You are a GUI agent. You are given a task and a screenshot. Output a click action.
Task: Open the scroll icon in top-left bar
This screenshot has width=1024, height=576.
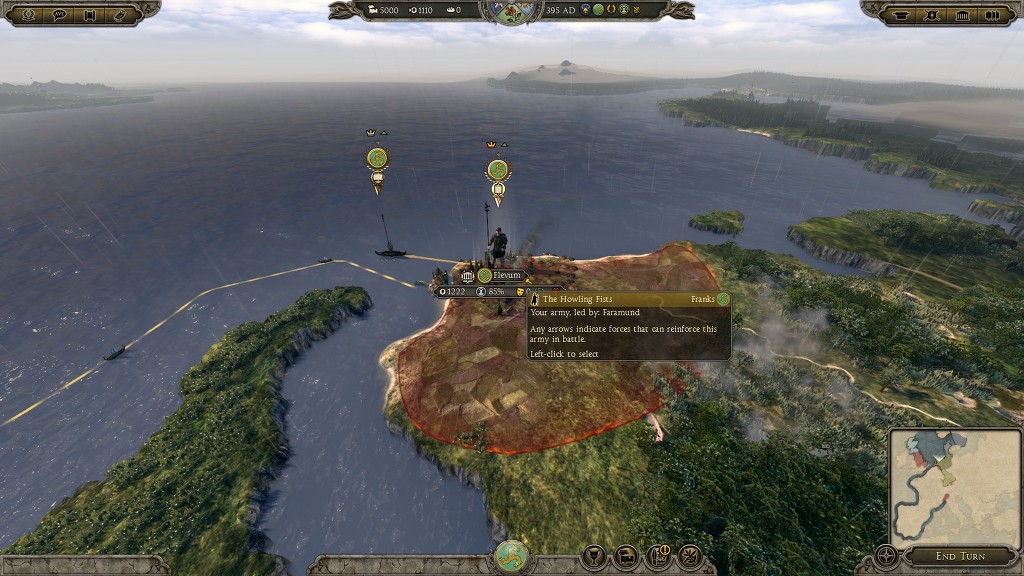click(x=90, y=14)
